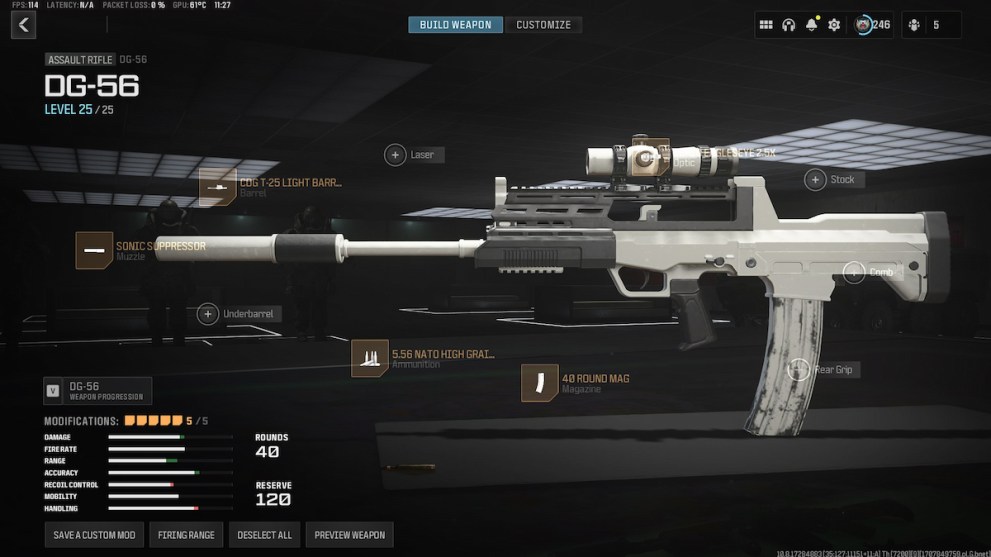
Task: Open the headset voice chat icon
Action: pos(788,25)
